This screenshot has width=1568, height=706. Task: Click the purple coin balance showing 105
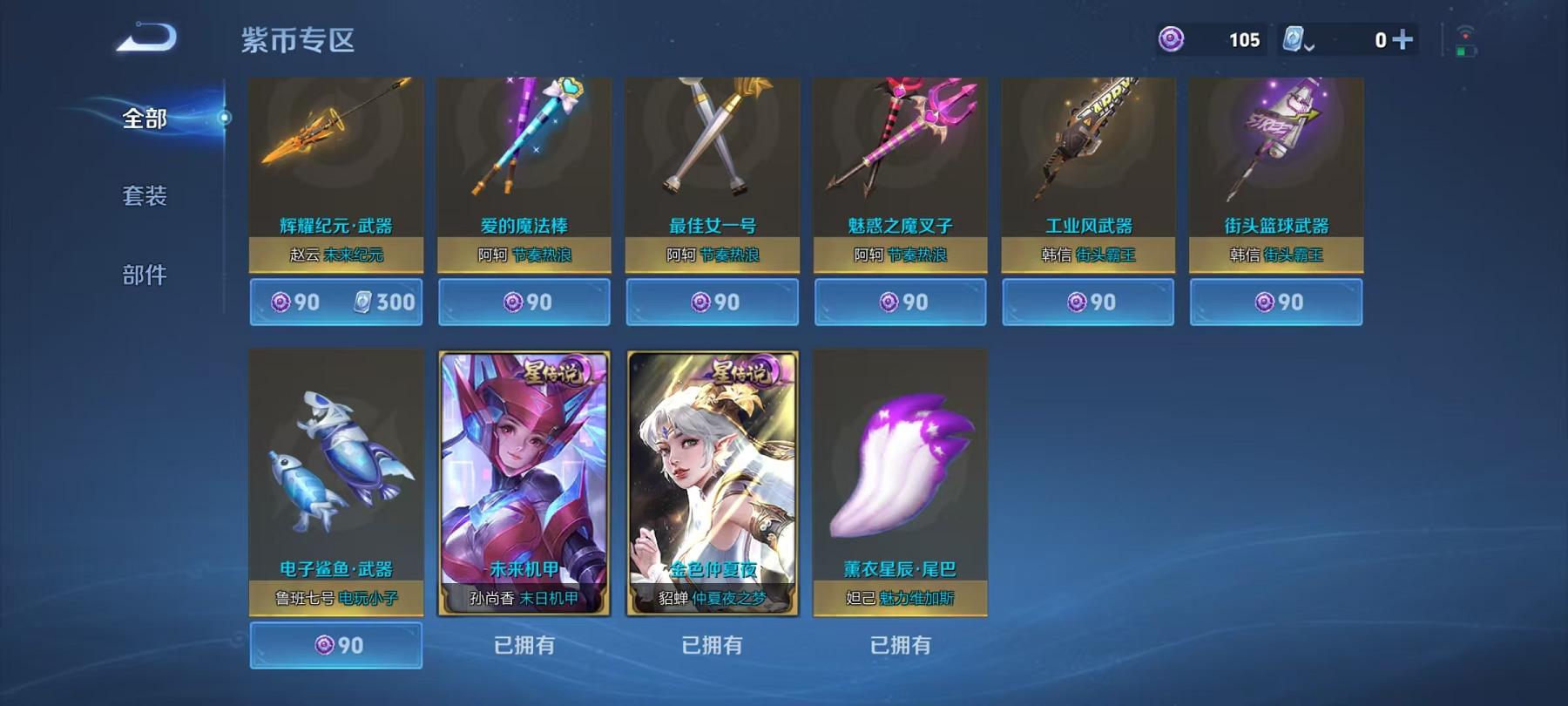1244,39
